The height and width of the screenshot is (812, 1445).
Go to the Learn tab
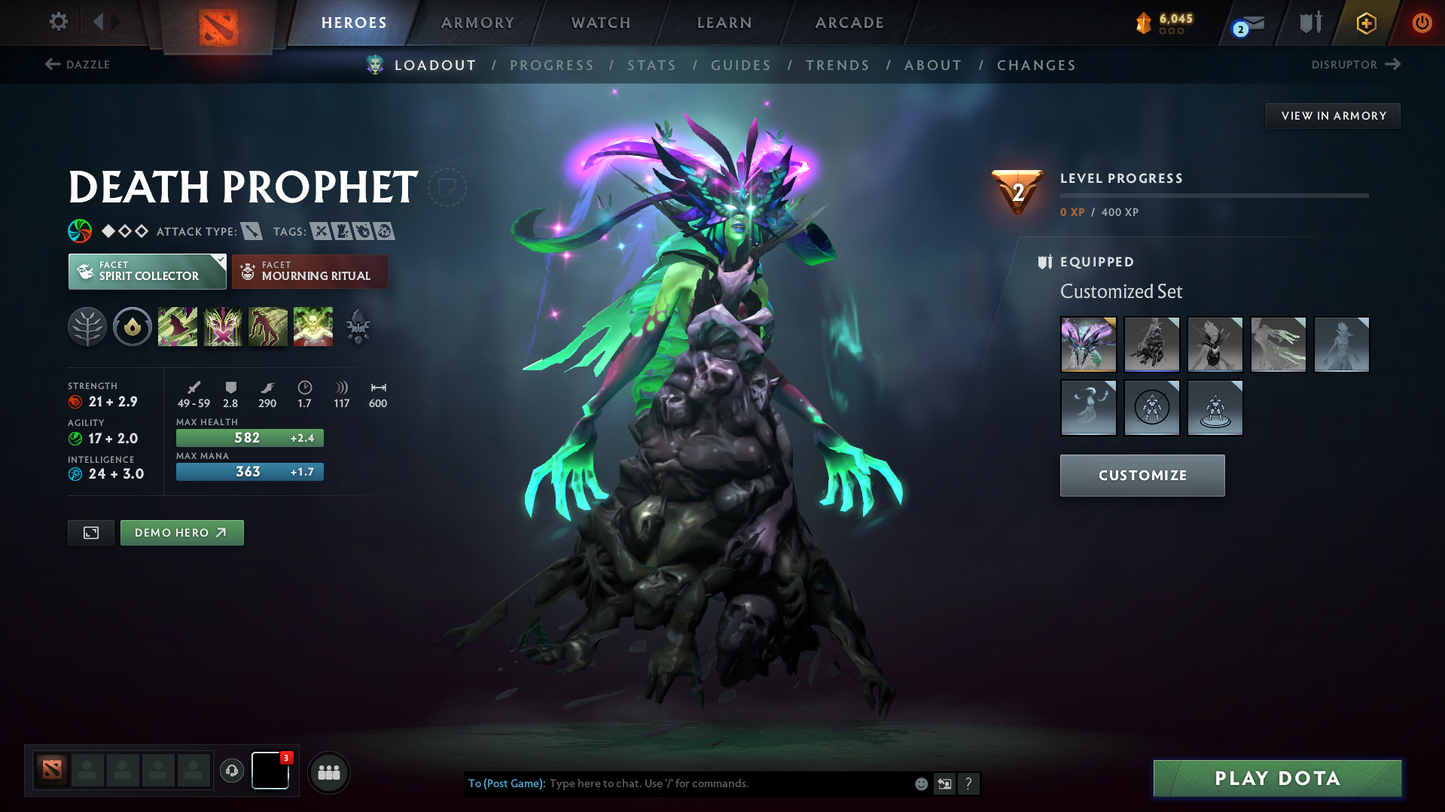[x=724, y=22]
